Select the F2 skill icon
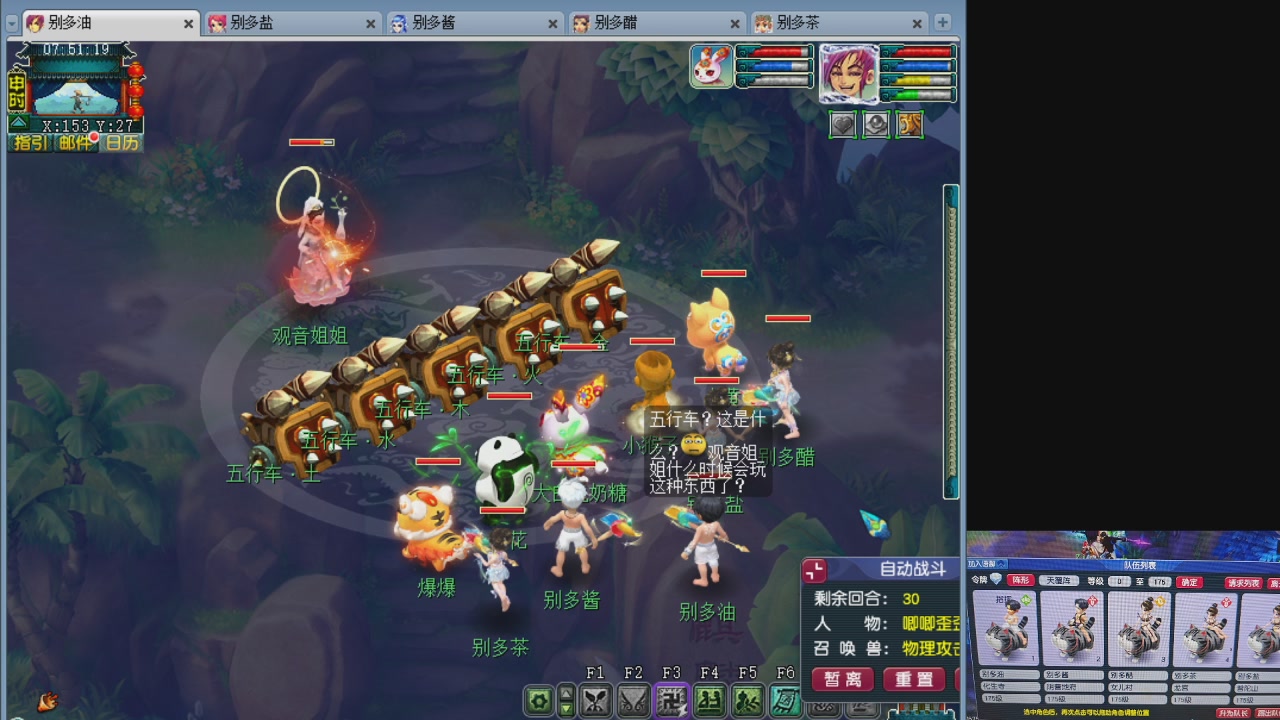This screenshot has height=720, width=1280. click(633, 701)
